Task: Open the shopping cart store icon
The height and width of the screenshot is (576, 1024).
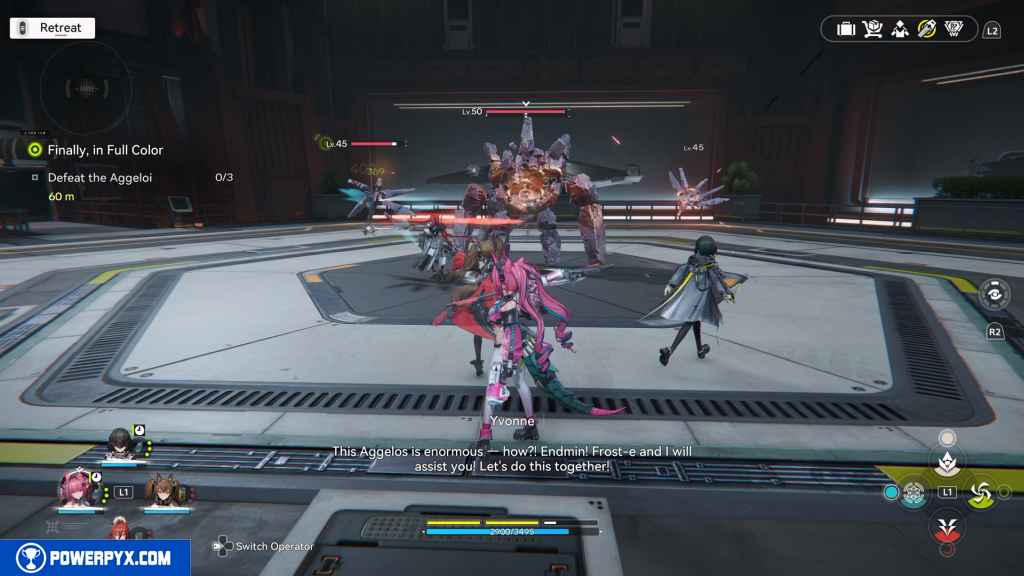Action: [x=872, y=29]
